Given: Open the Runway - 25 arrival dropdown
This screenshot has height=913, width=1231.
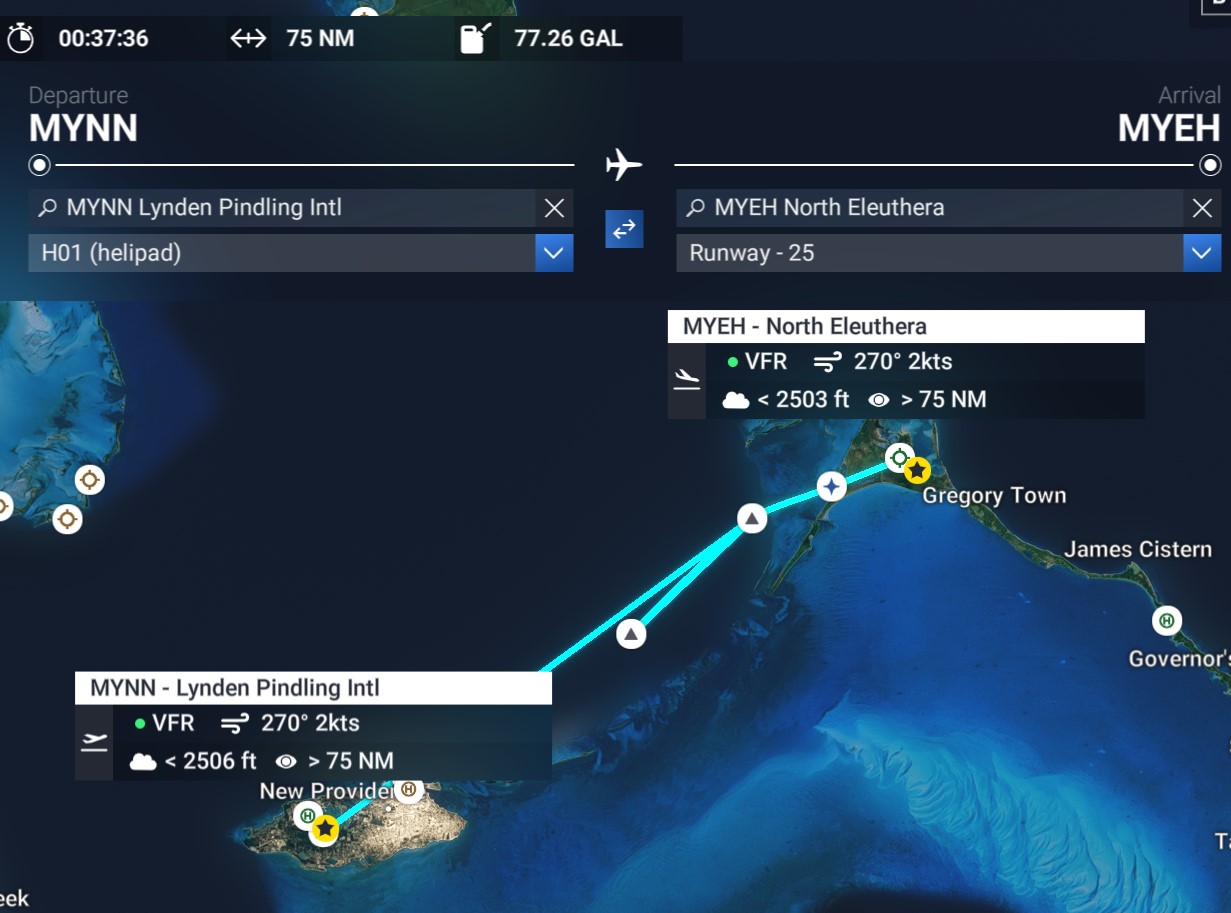Looking at the screenshot, I should (1202, 253).
